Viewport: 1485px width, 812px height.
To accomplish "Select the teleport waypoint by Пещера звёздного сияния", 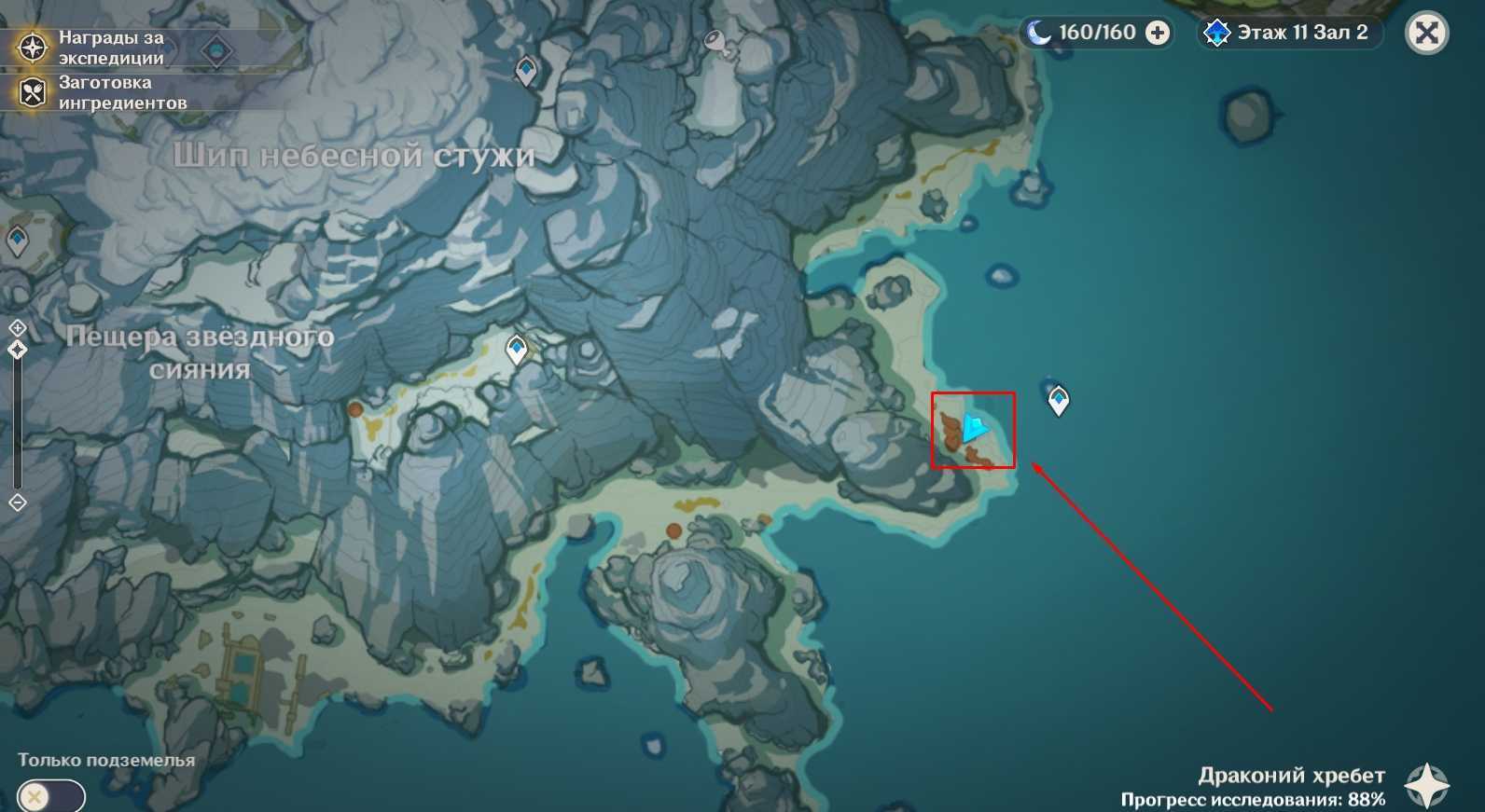I will click(x=516, y=349).
